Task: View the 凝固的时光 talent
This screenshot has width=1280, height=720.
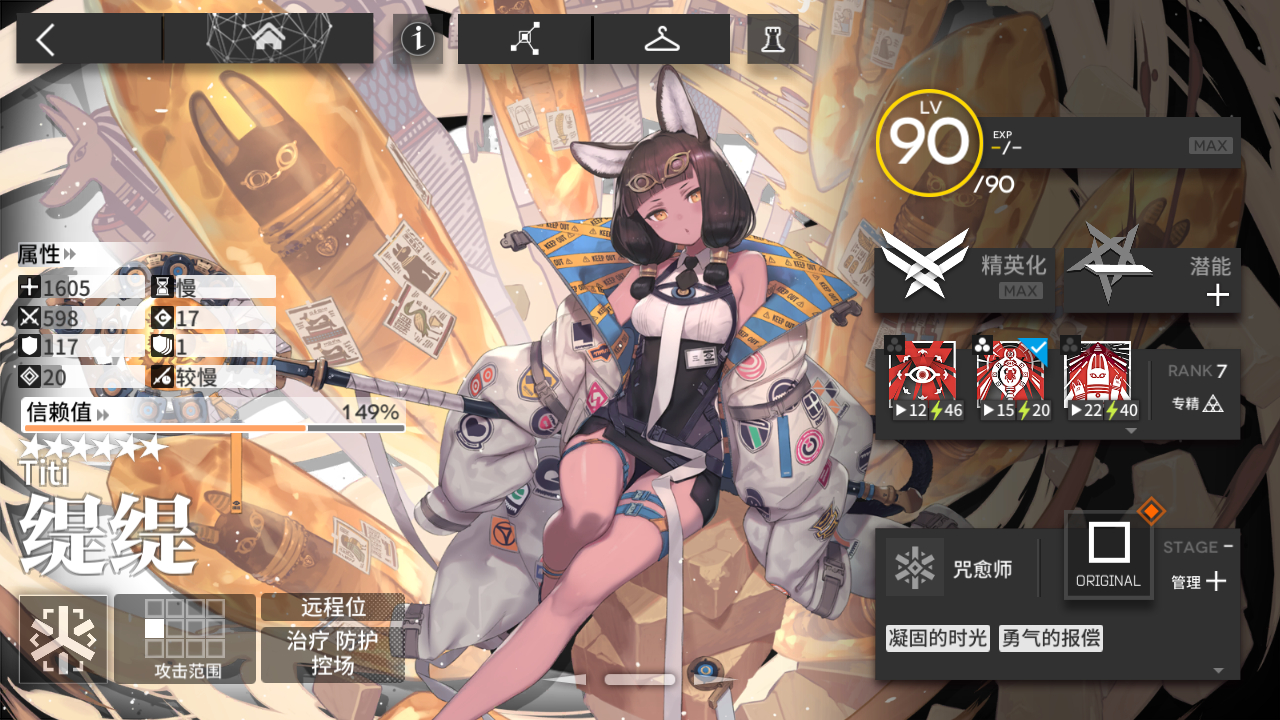Action: [x=937, y=638]
